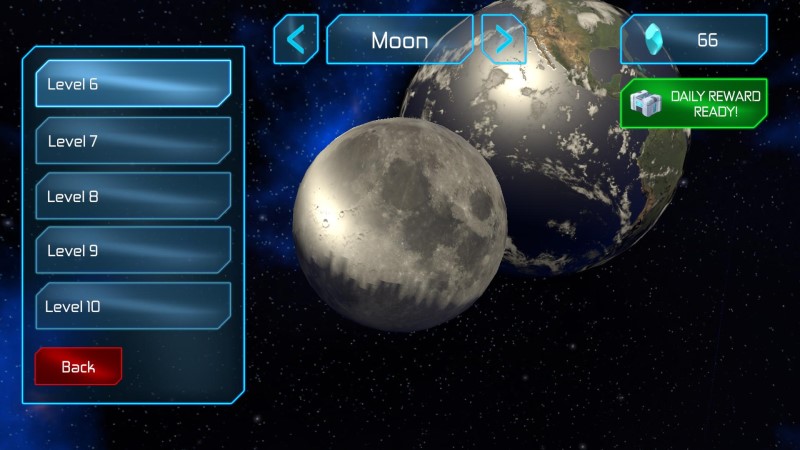
Task: Open the crystal currency panel showing 66
Action: tap(693, 40)
